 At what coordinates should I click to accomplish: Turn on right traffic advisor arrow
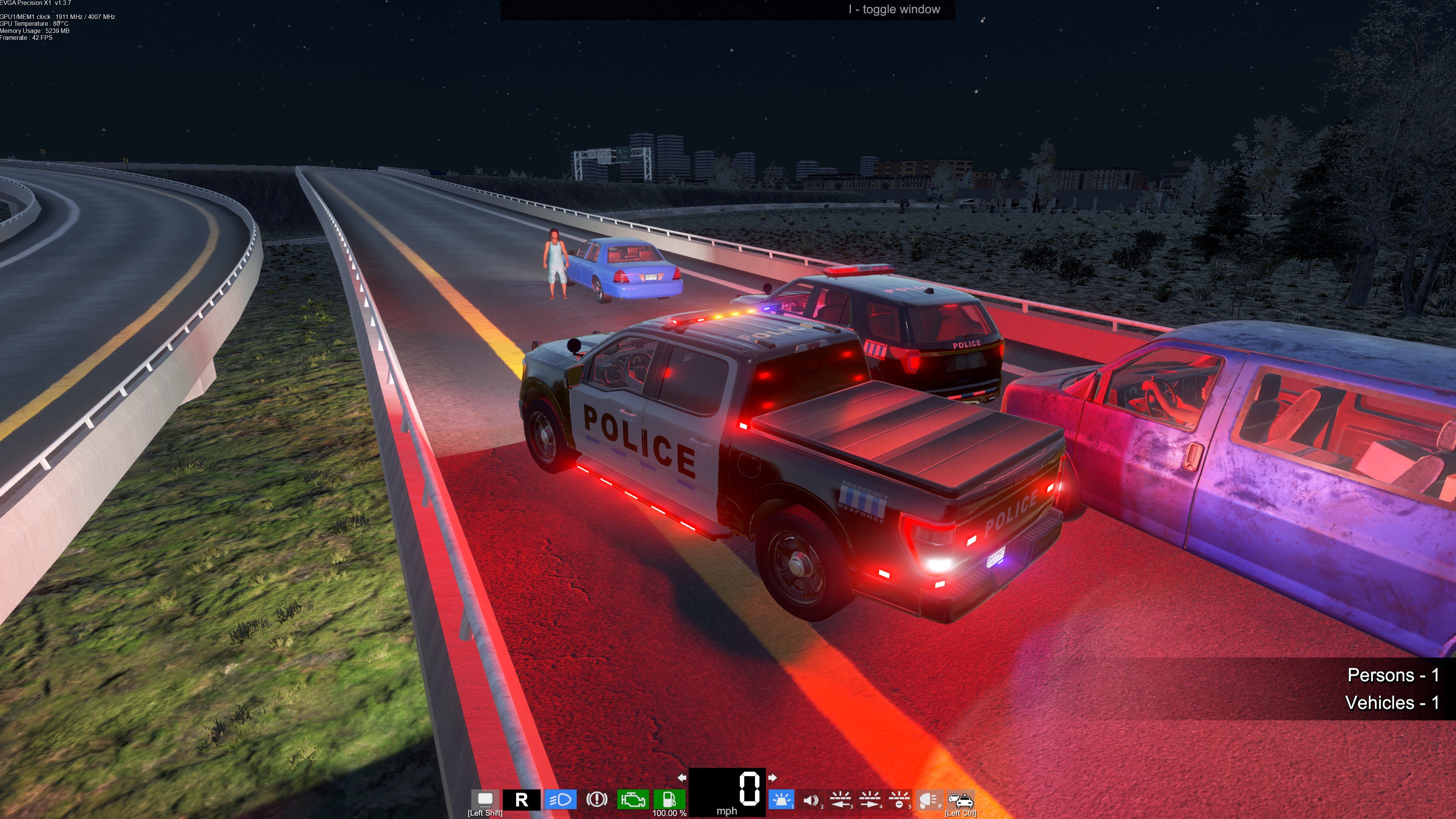(870, 800)
